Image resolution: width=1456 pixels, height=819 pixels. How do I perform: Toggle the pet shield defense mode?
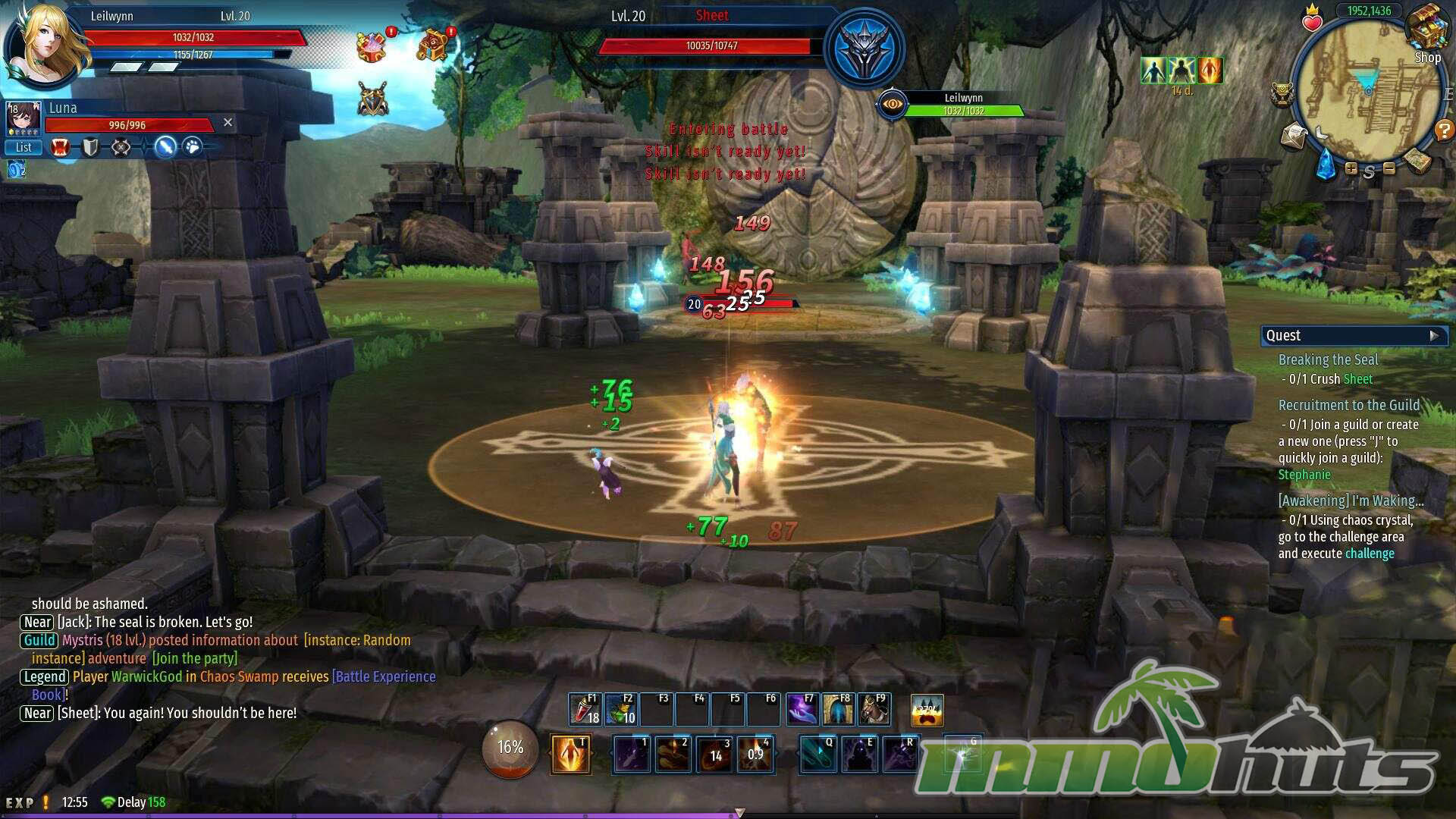click(x=90, y=147)
